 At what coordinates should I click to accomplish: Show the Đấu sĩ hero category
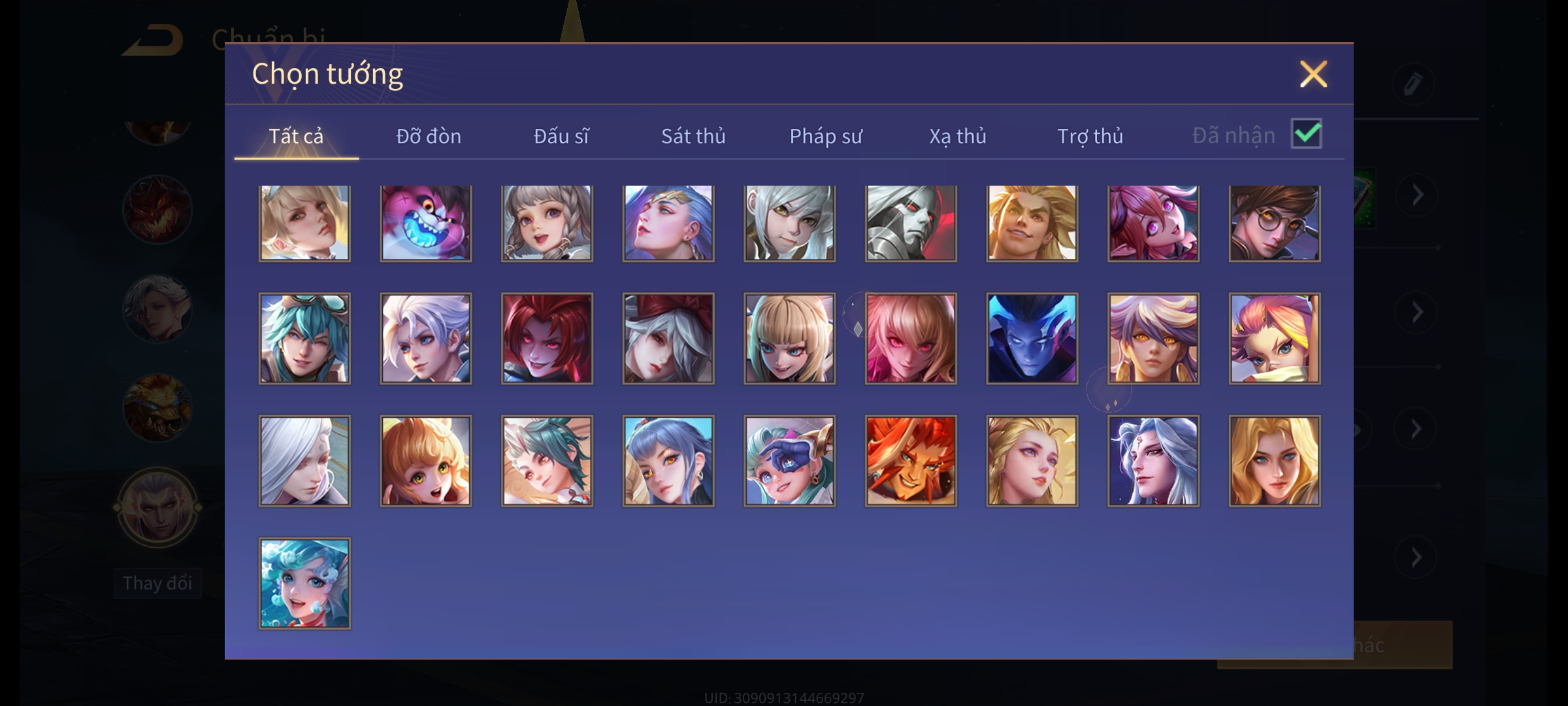coord(561,136)
